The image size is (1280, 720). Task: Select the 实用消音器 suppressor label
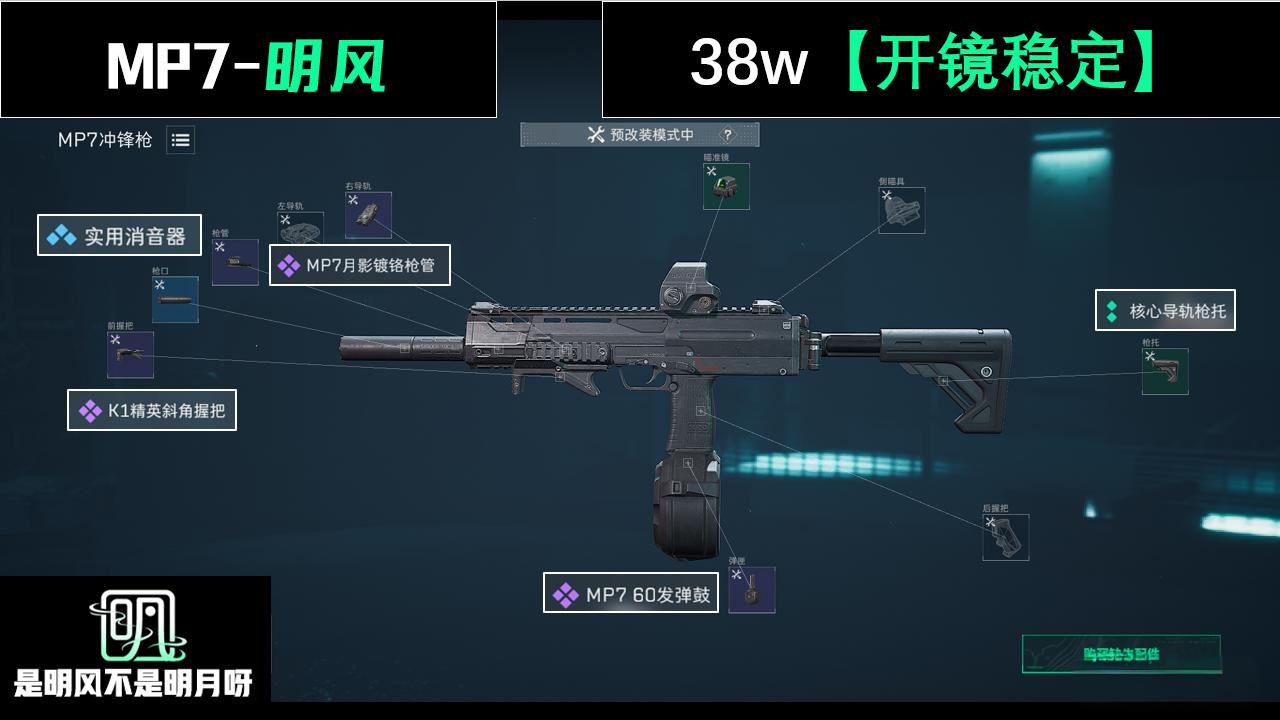click(117, 237)
